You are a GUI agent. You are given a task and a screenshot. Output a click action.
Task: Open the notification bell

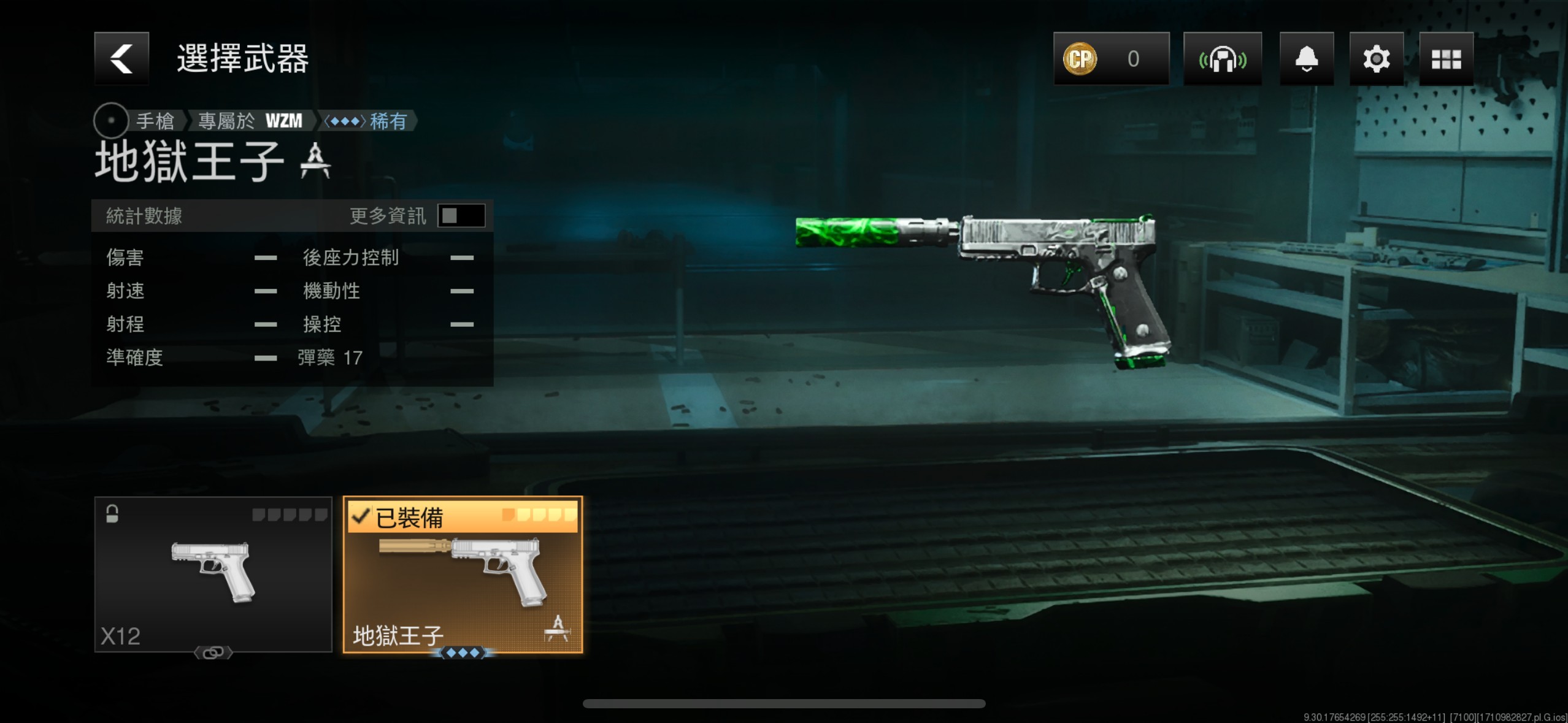1306,59
